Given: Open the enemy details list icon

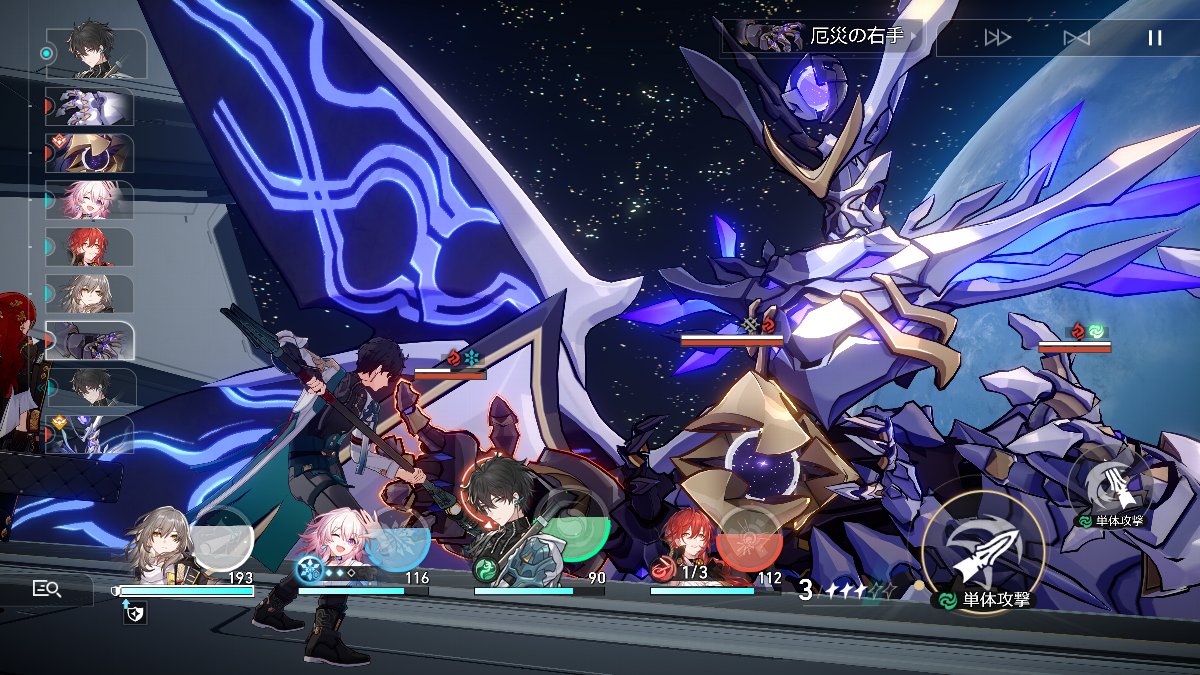Looking at the screenshot, I should click(x=47, y=589).
